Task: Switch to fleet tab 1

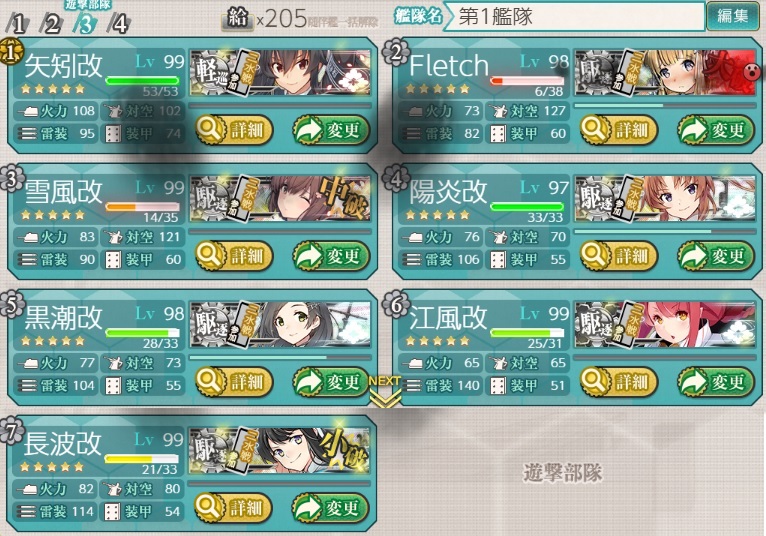Action: click(x=20, y=24)
